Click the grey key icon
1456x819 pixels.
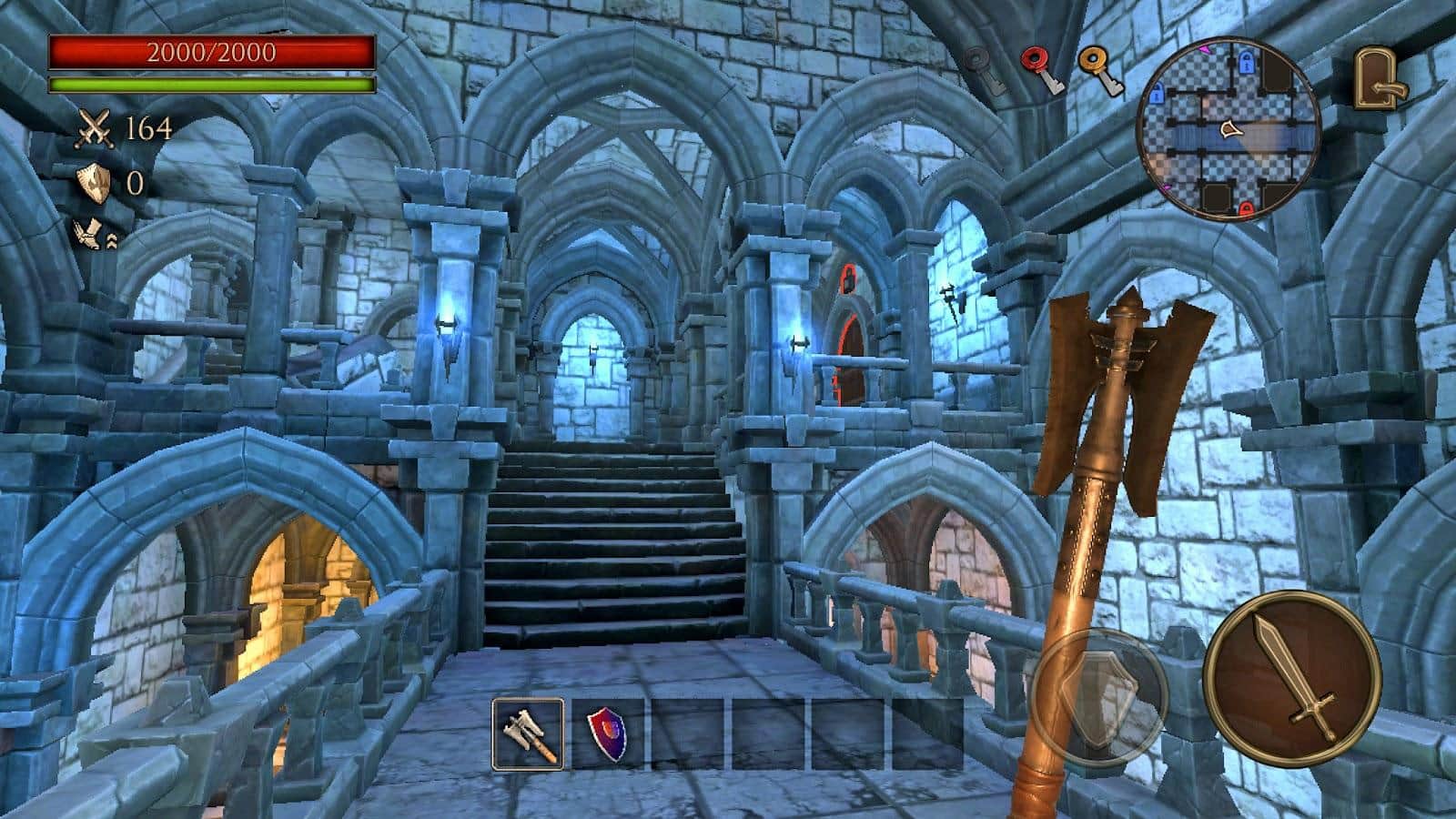985,71
